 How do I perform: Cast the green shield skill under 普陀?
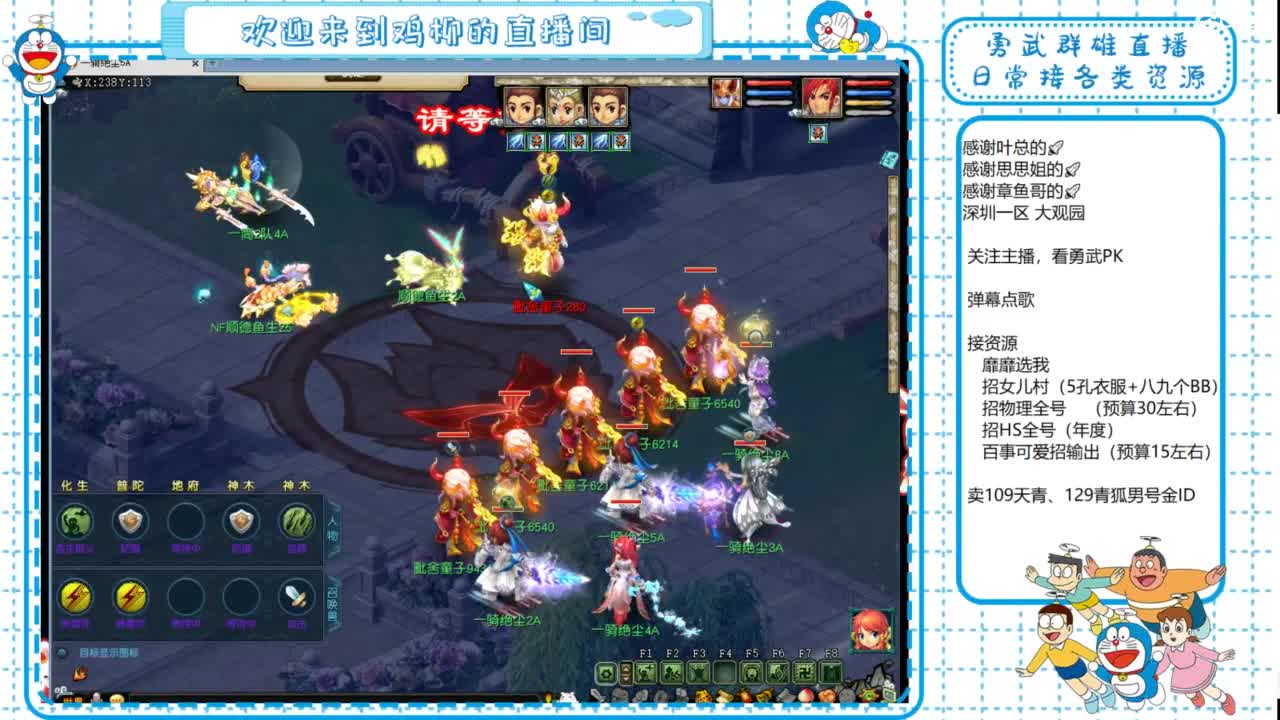[128, 520]
